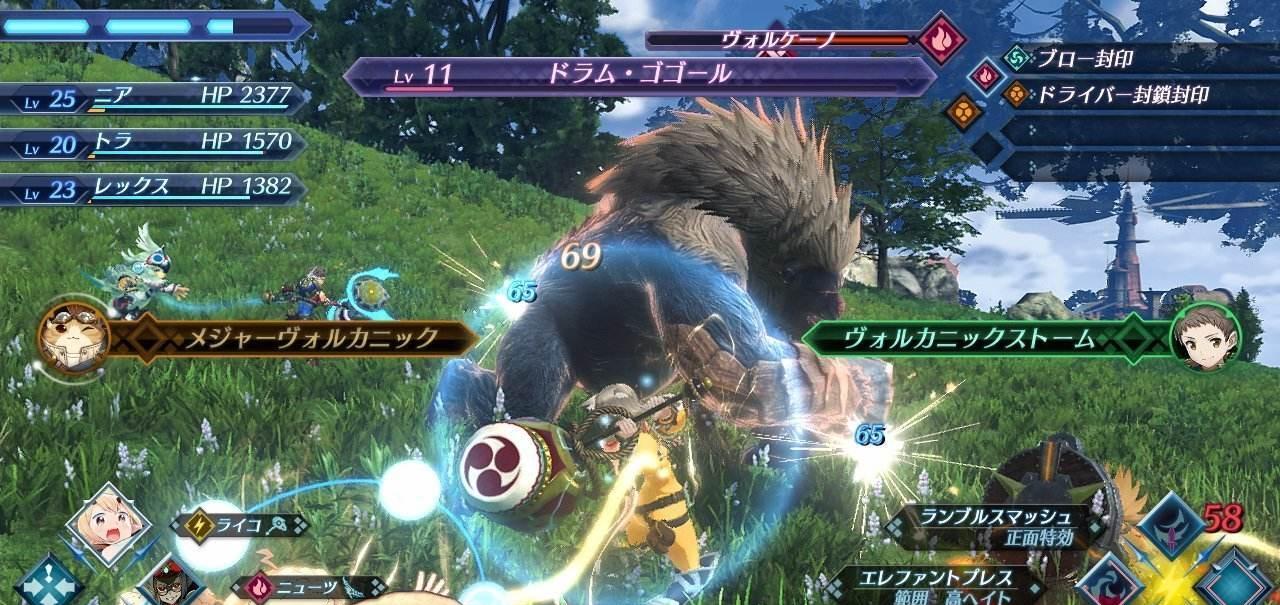1280x605 pixels.
Task: Select party member トラ's status row
Action: coord(150,144)
